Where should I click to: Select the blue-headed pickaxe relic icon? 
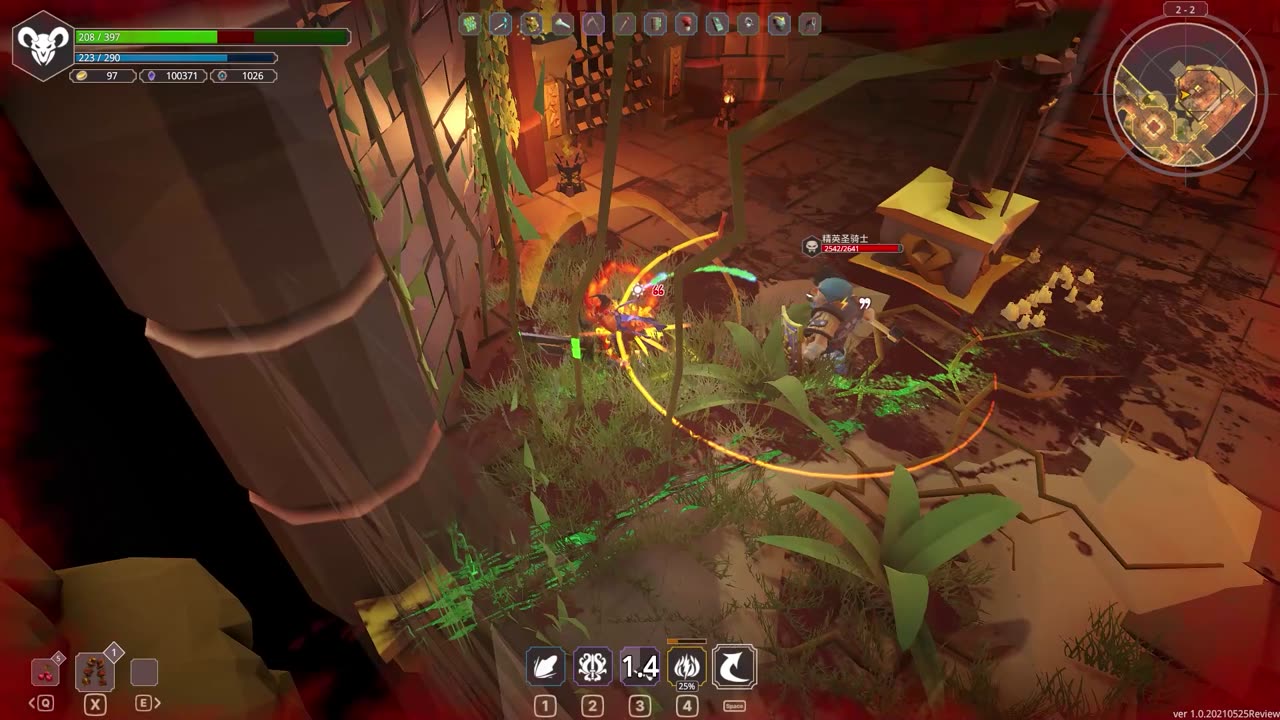501,24
